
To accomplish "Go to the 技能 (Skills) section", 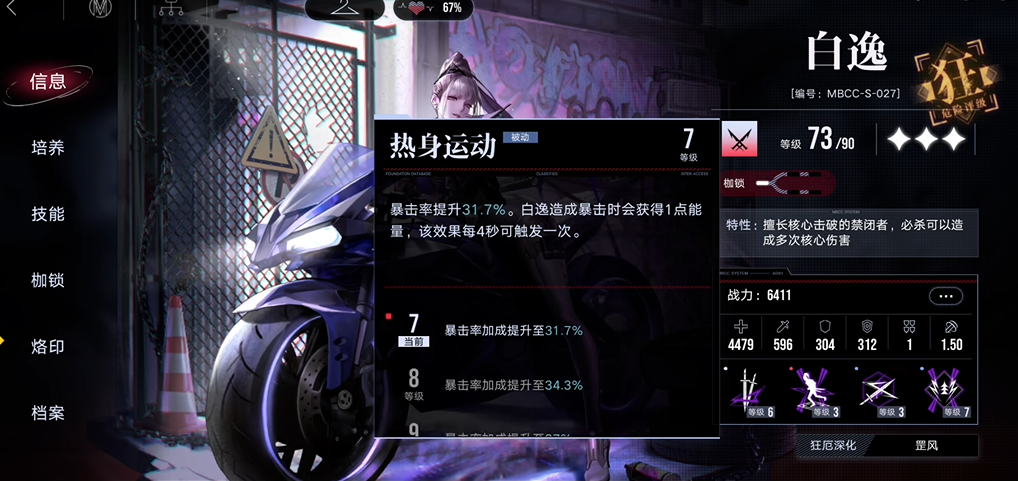I will pyautogui.click(x=48, y=214).
